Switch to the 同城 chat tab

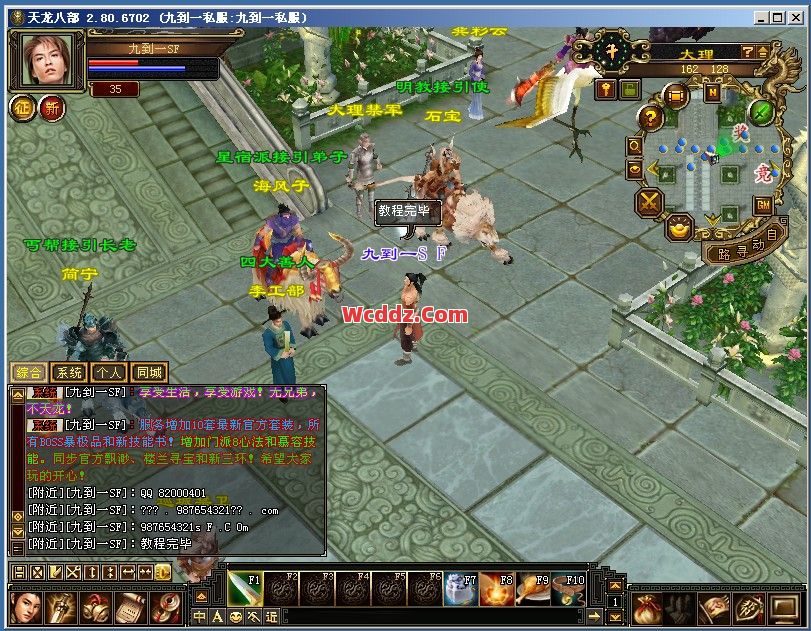pos(149,372)
